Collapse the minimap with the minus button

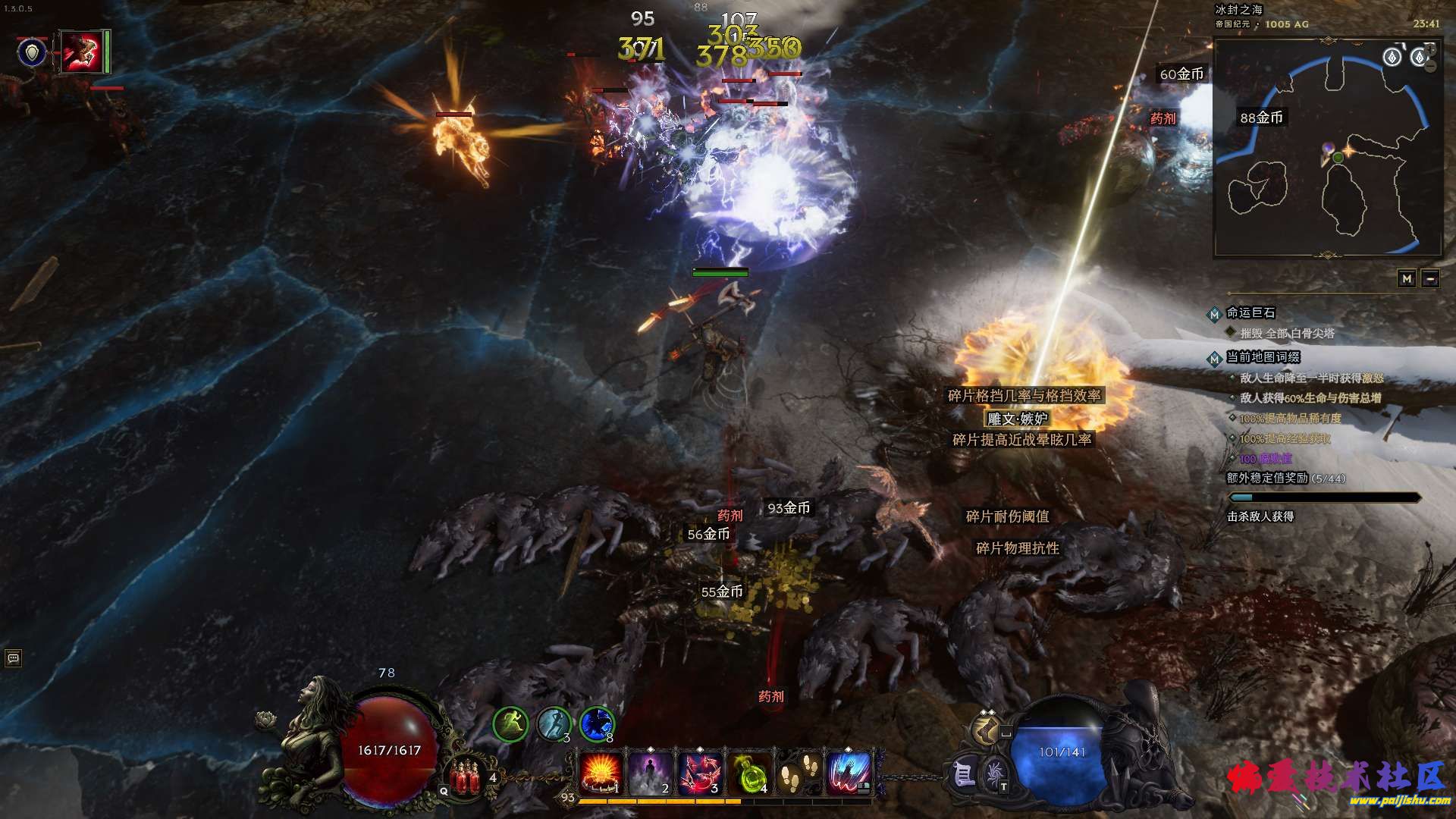pos(1430,279)
